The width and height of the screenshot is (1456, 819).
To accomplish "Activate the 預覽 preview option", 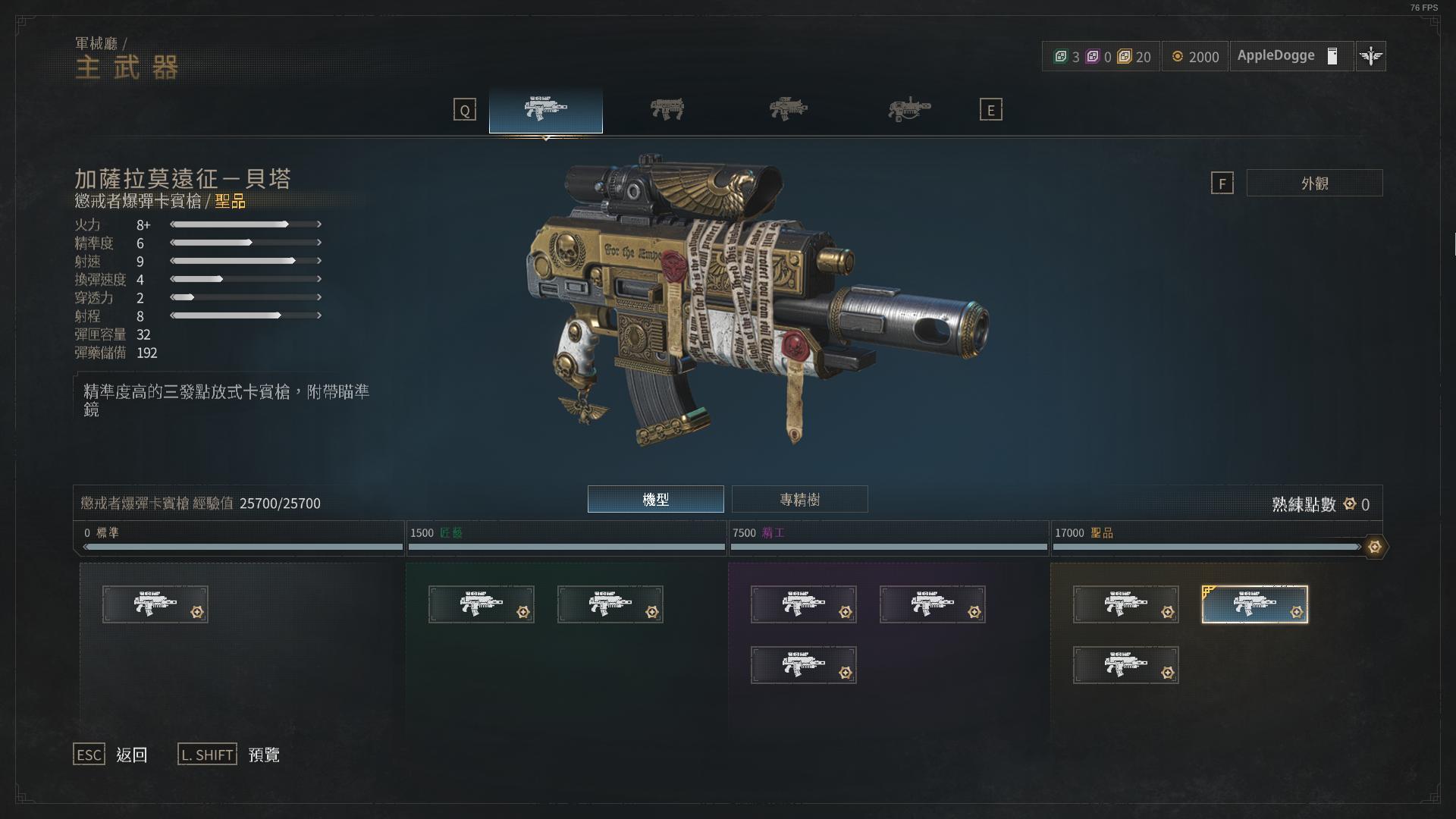I will coord(264,755).
